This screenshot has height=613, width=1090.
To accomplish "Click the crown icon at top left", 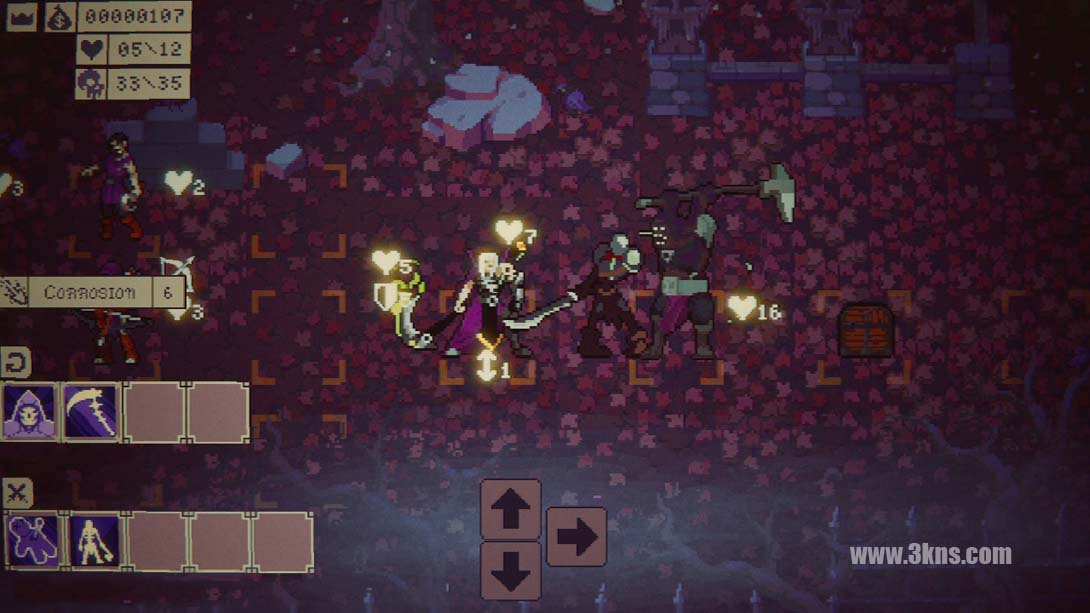I will (20, 16).
